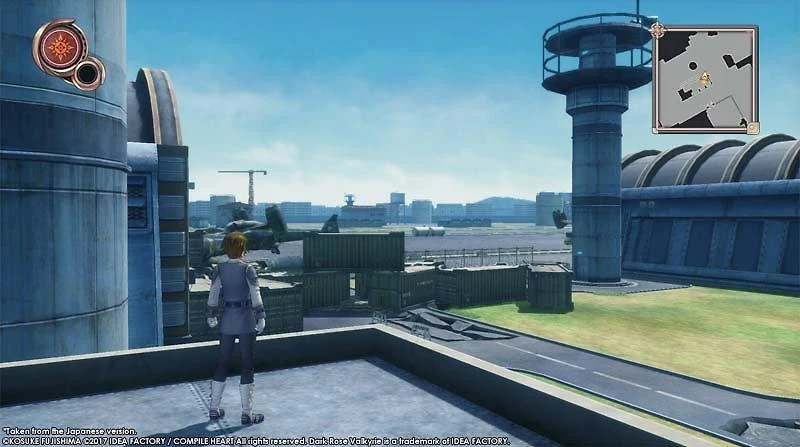This screenshot has width=800, height=447.
Task: Select the yellow player marker on minimap
Action: pos(705,78)
